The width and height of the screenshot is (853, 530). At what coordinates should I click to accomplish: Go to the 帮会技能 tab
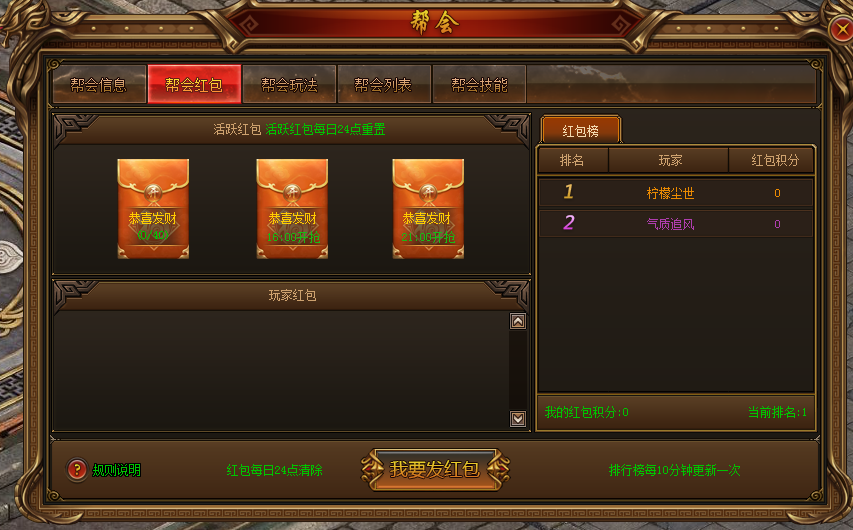tap(479, 85)
